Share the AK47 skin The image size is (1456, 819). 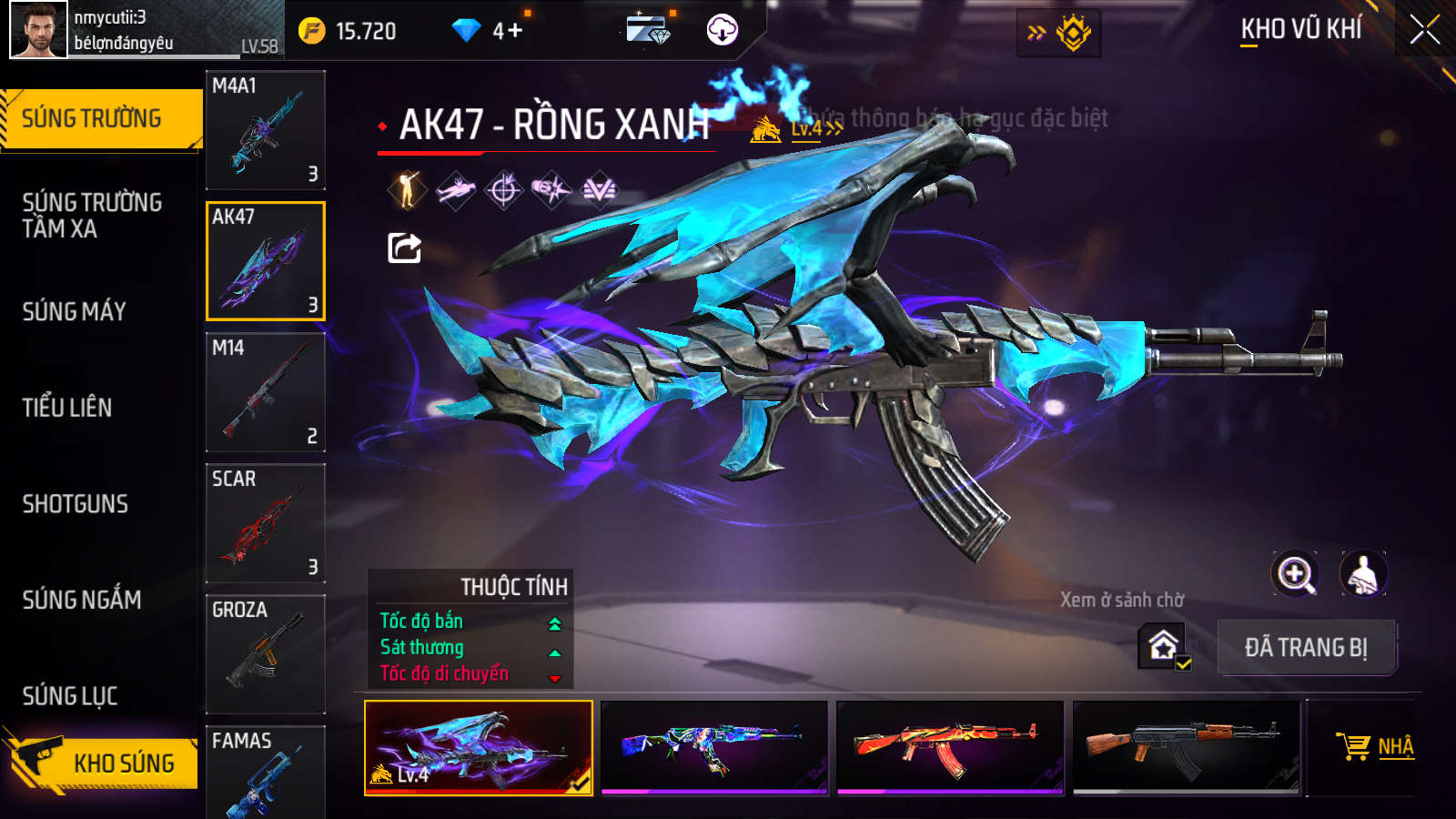[x=404, y=248]
